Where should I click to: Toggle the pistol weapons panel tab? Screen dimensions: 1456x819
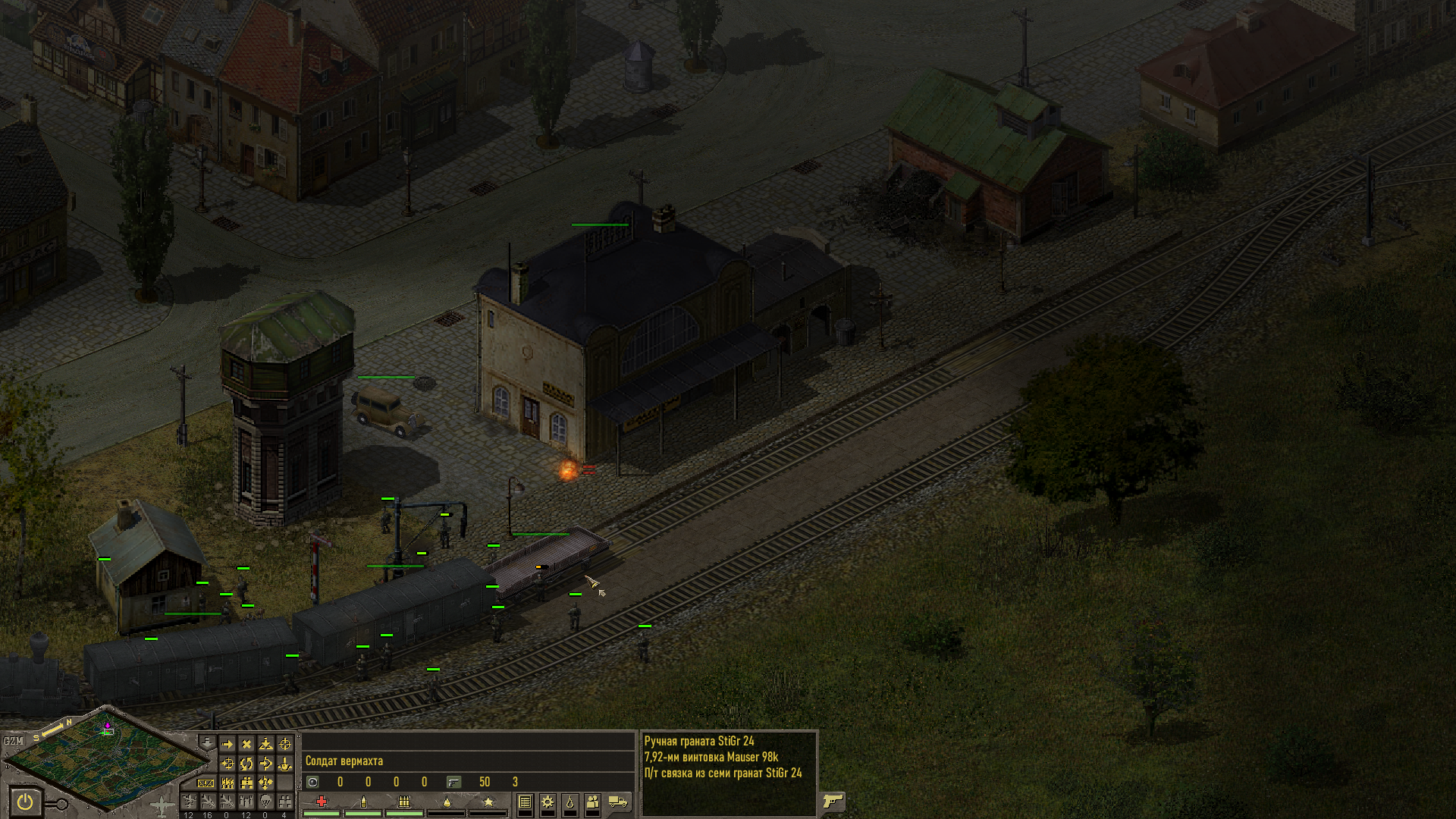pyautogui.click(x=833, y=801)
